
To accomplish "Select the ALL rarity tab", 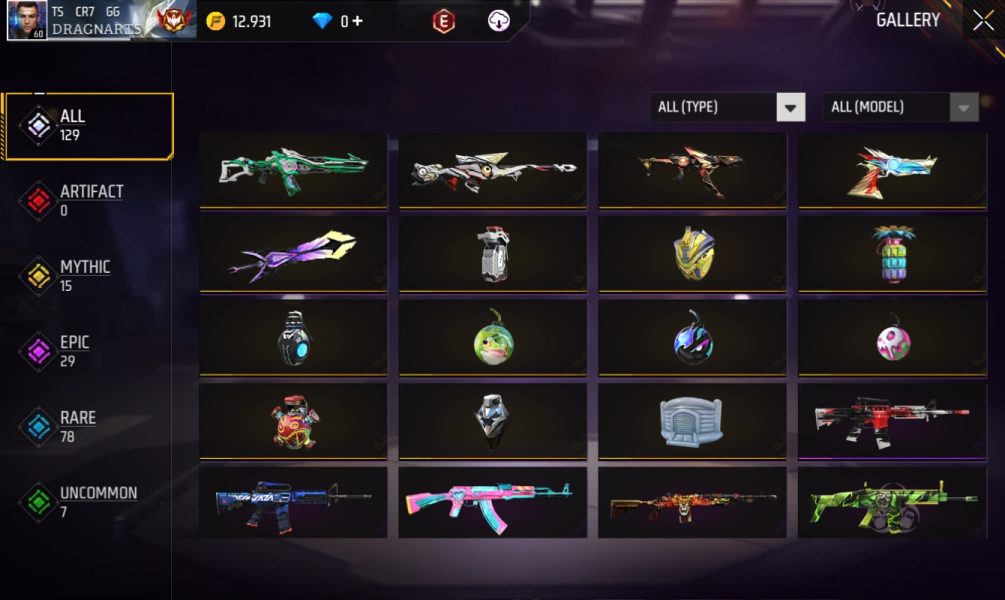I will [88, 126].
